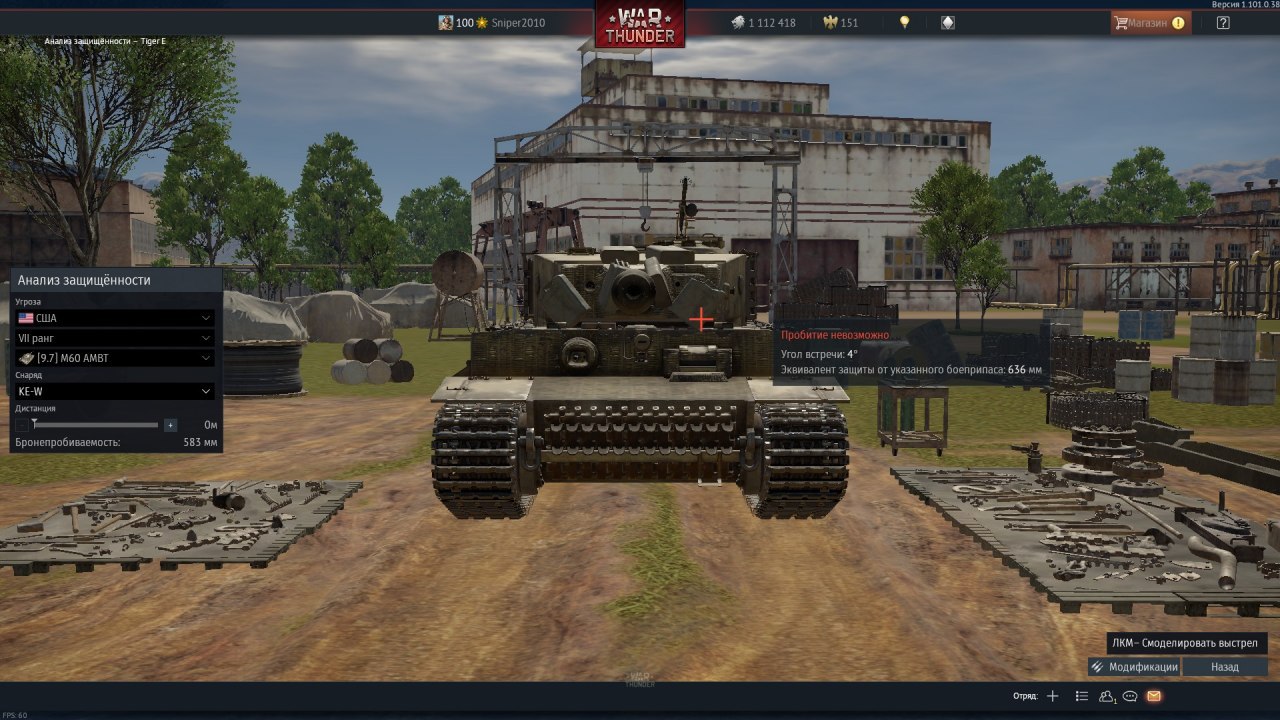This screenshot has height=720, width=1280.
Task: Go back with the Назад button
Action: point(1225,667)
